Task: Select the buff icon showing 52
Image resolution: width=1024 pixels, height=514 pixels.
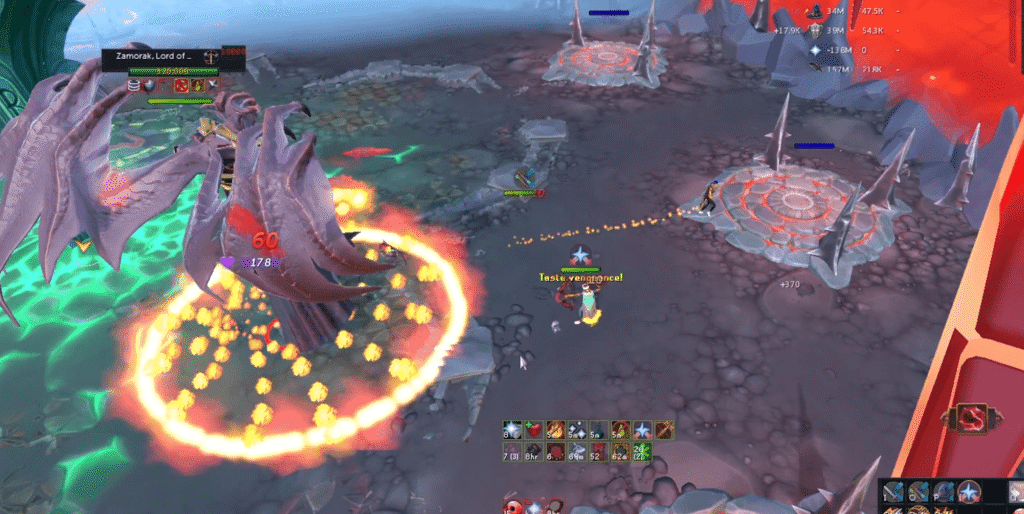Action: coord(597,452)
